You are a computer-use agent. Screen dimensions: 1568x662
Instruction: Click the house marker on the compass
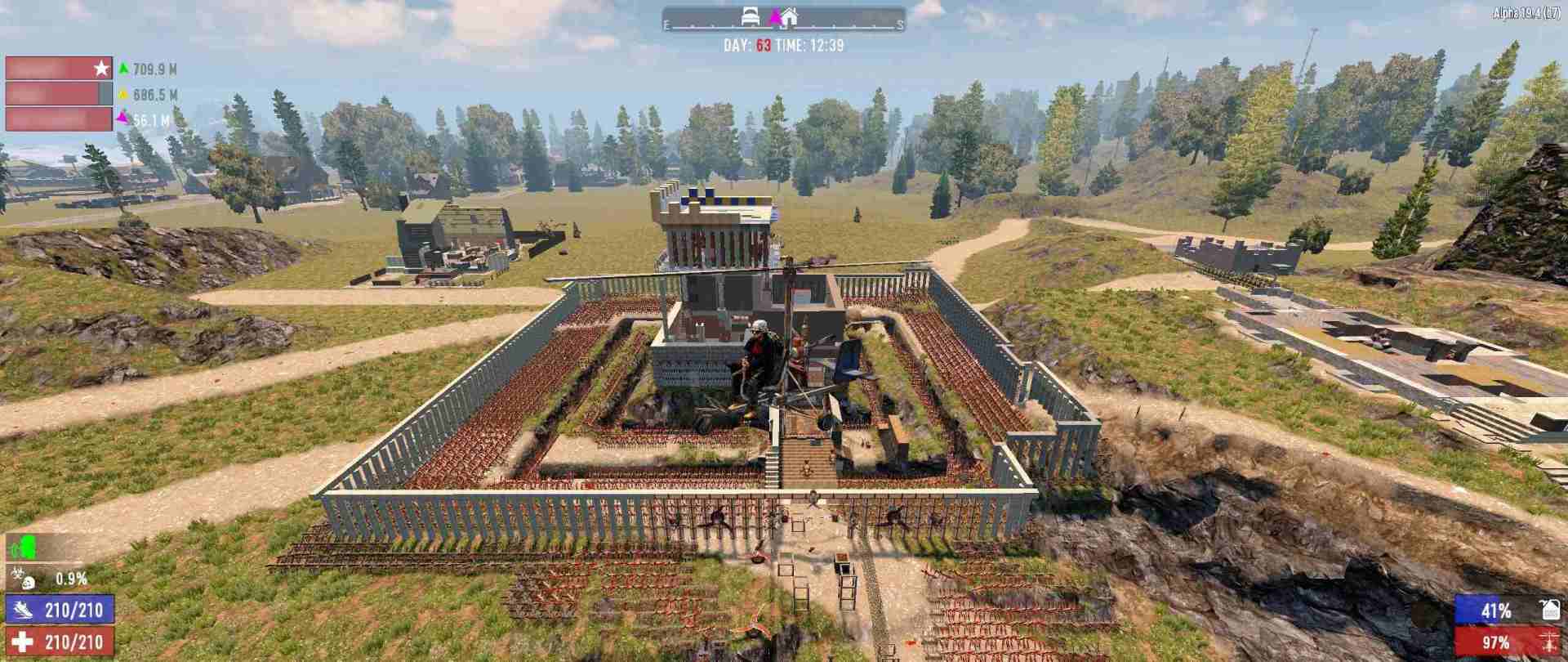[x=788, y=16]
